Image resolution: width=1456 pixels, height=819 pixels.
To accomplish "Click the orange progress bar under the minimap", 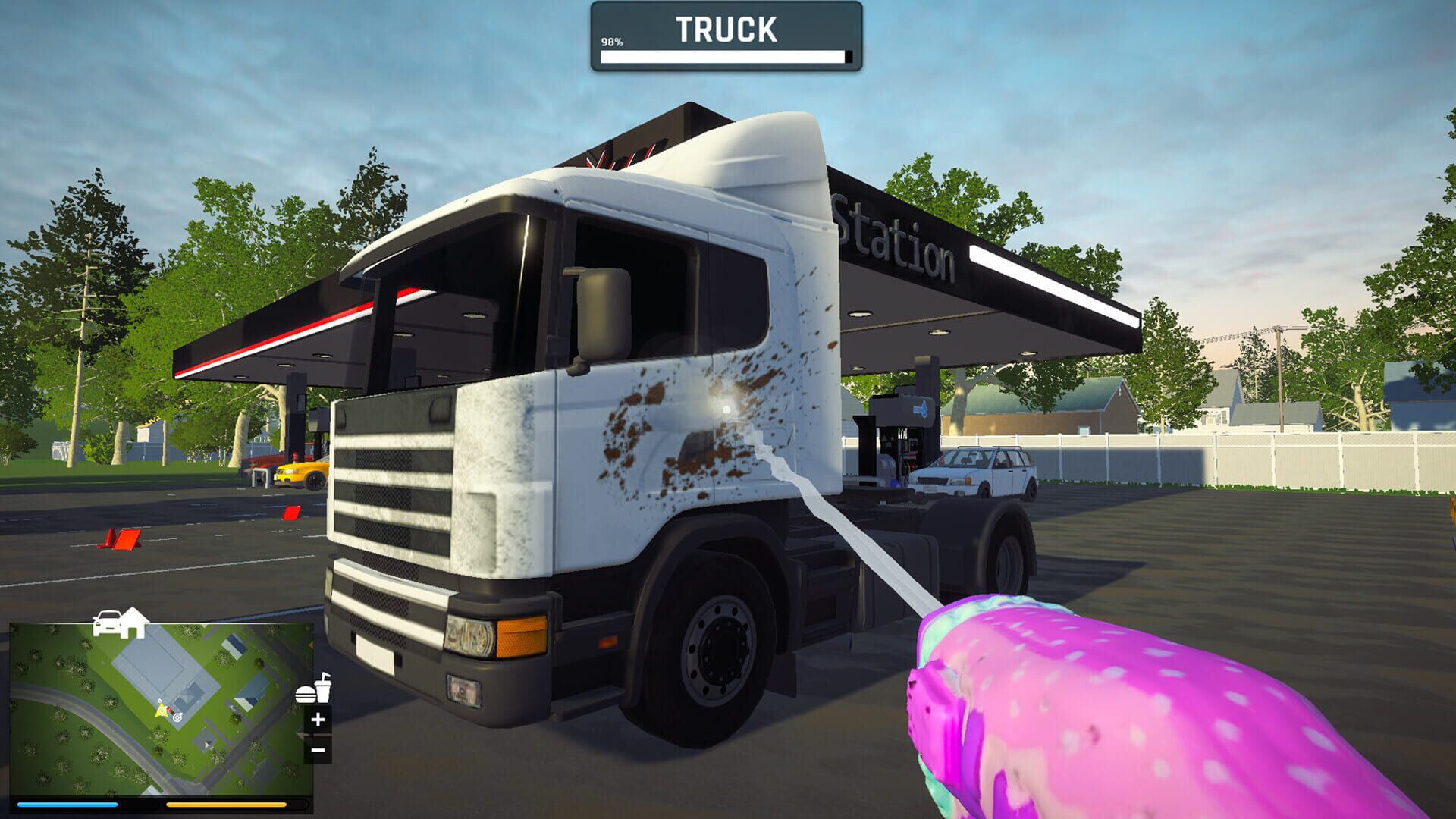I will (227, 805).
